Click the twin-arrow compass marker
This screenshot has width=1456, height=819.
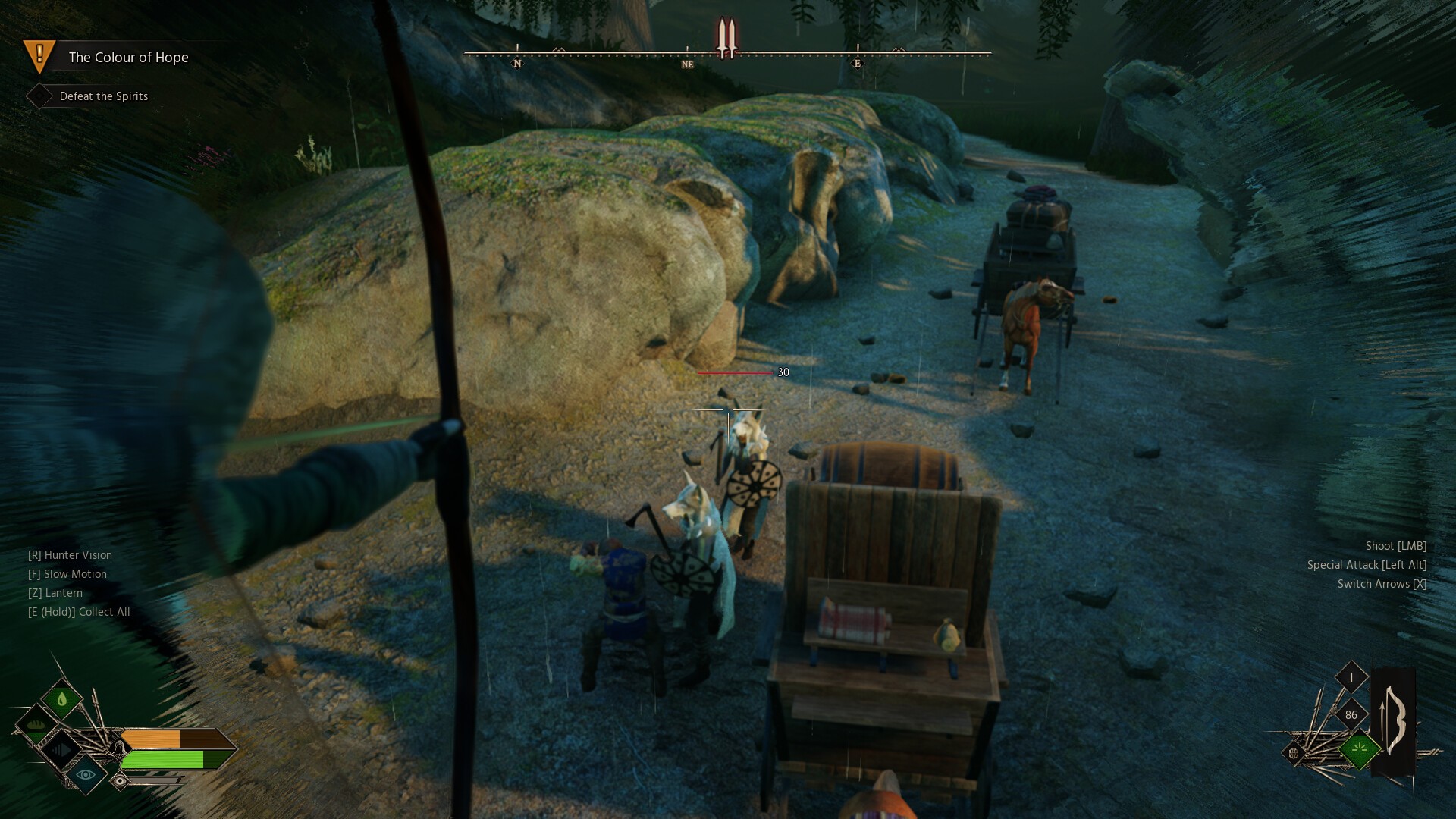tap(726, 38)
